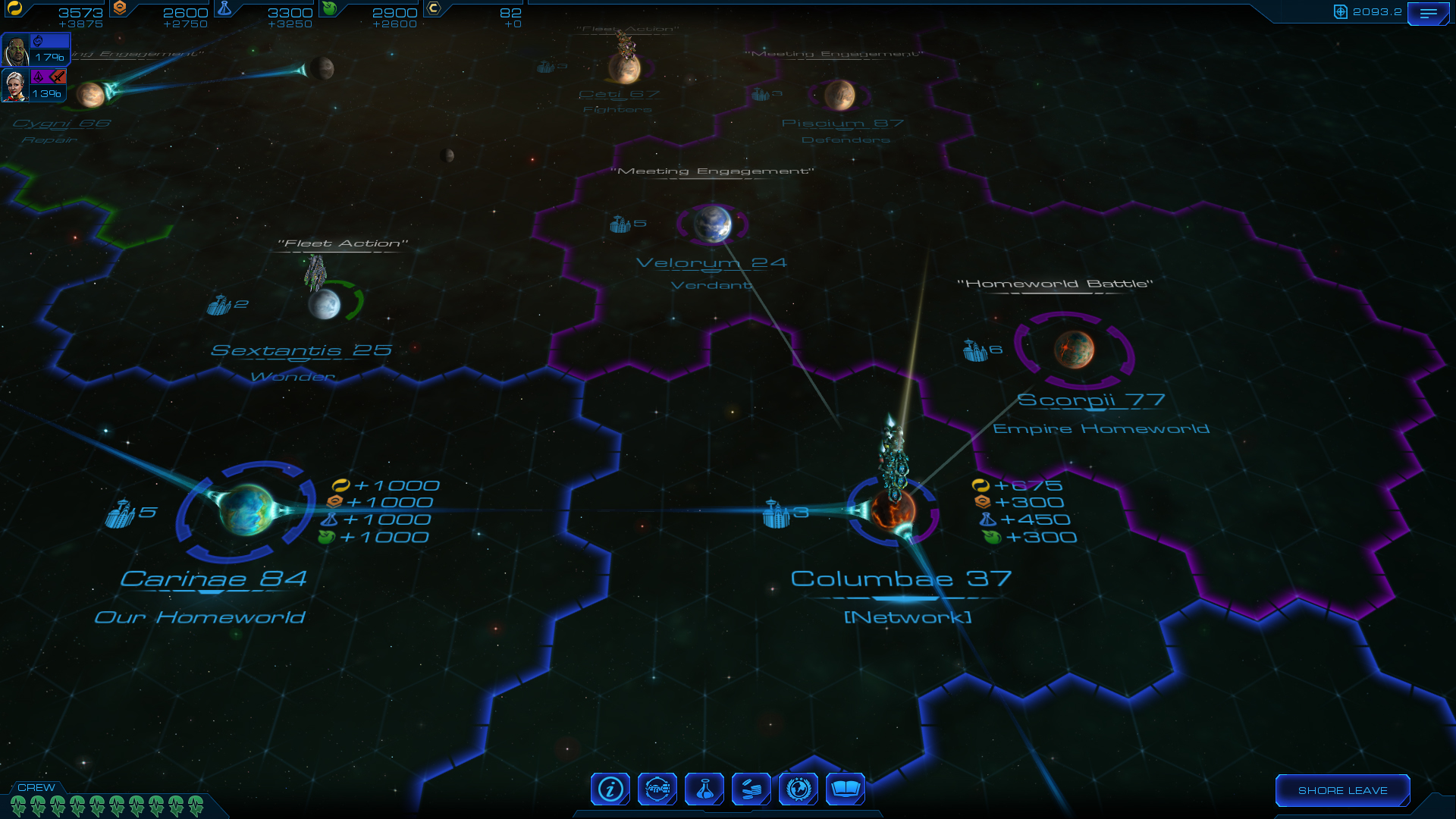Open the marketplace coins icon
The width and height of the screenshot is (1456, 819).
(x=752, y=789)
